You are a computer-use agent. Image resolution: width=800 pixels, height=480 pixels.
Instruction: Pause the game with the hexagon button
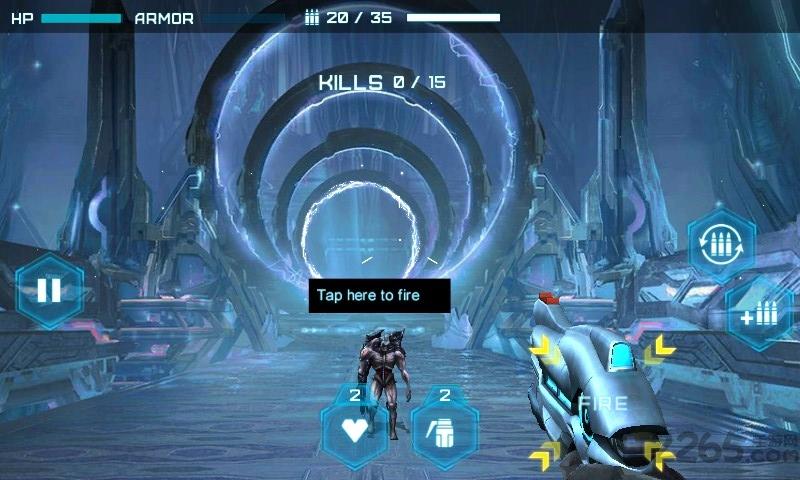tap(49, 291)
